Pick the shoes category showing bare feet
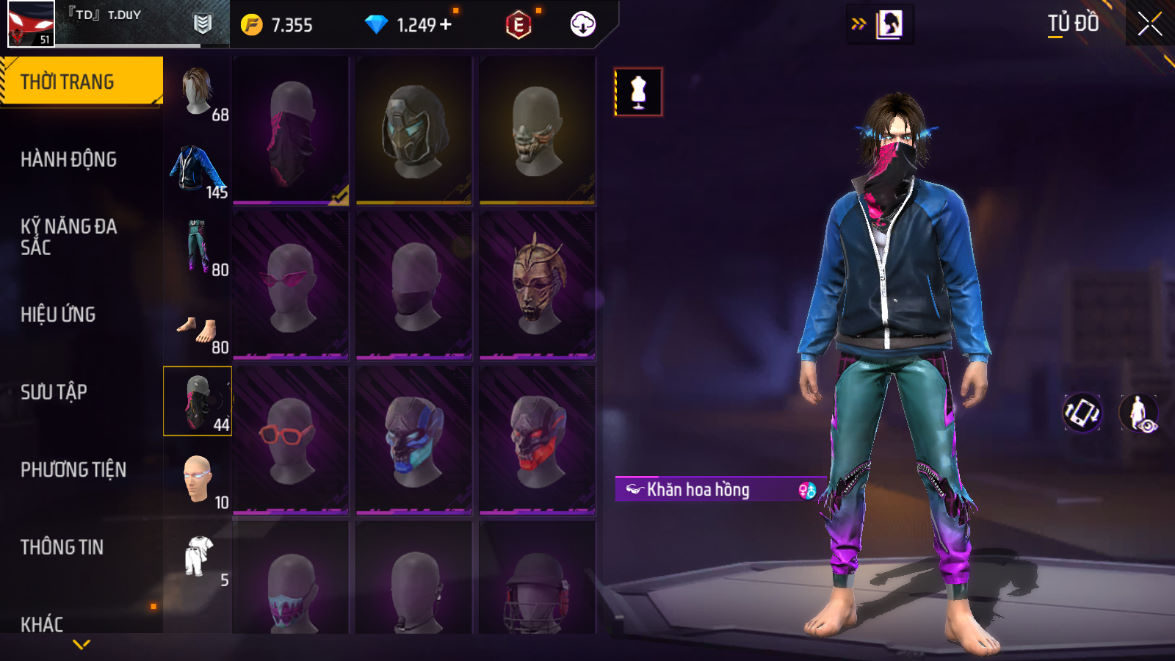The height and width of the screenshot is (661, 1175). pyautogui.click(x=198, y=324)
